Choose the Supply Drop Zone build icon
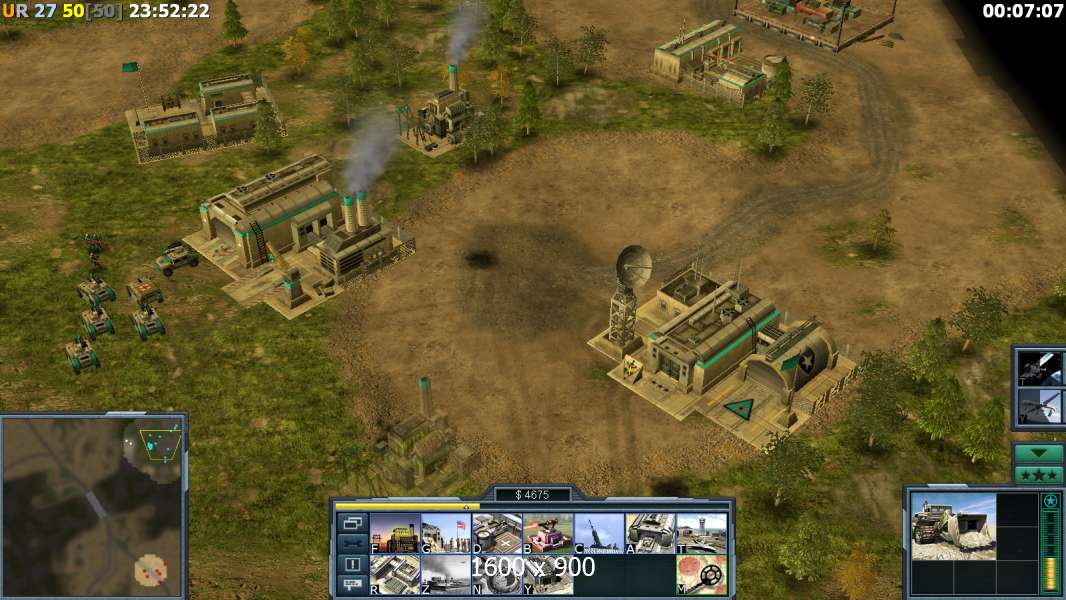The width and height of the screenshot is (1066, 600). [x=445, y=574]
